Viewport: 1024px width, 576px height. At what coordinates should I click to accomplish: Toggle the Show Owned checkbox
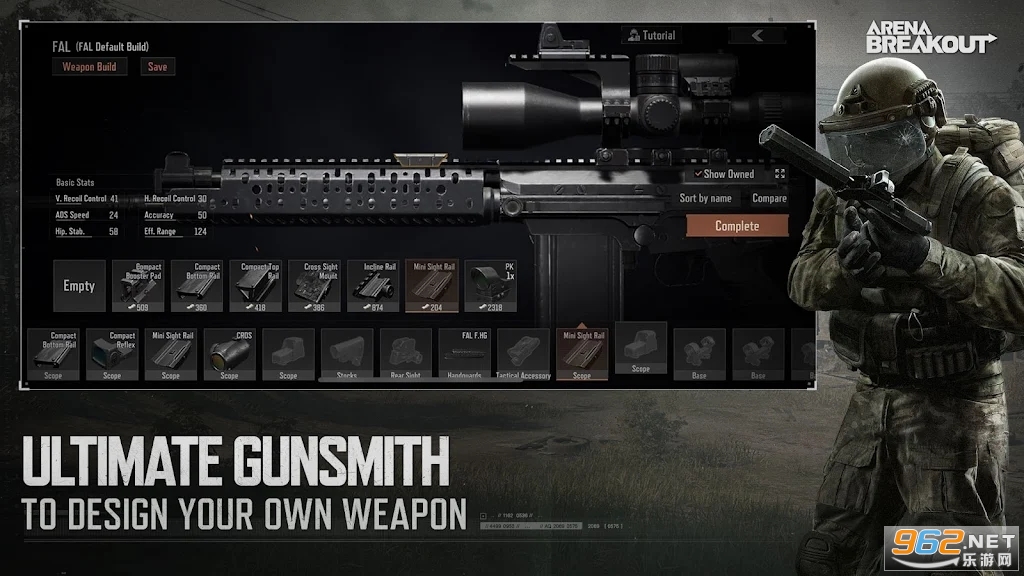pyautogui.click(x=700, y=174)
